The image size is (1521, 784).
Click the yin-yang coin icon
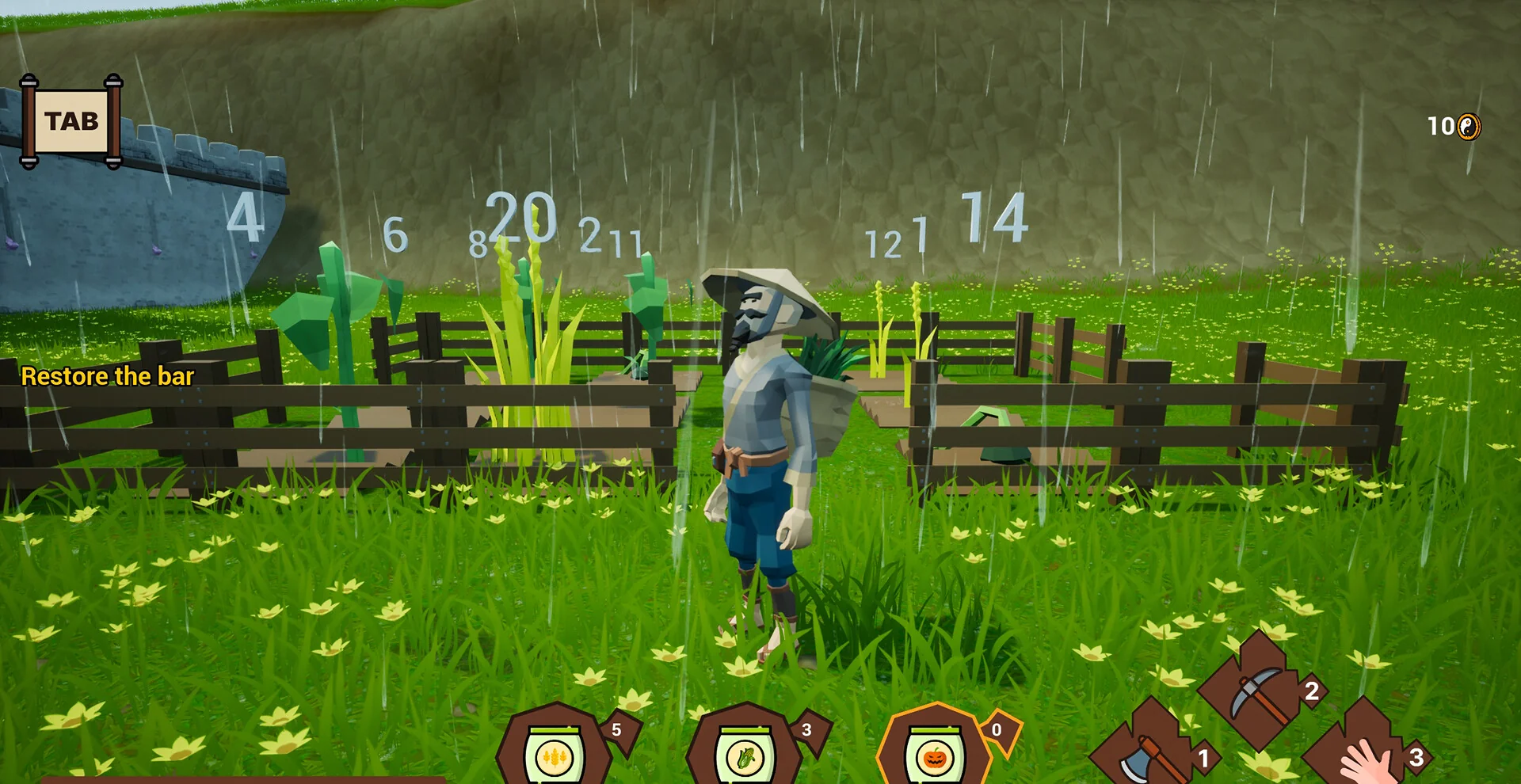pos(1469,127)
